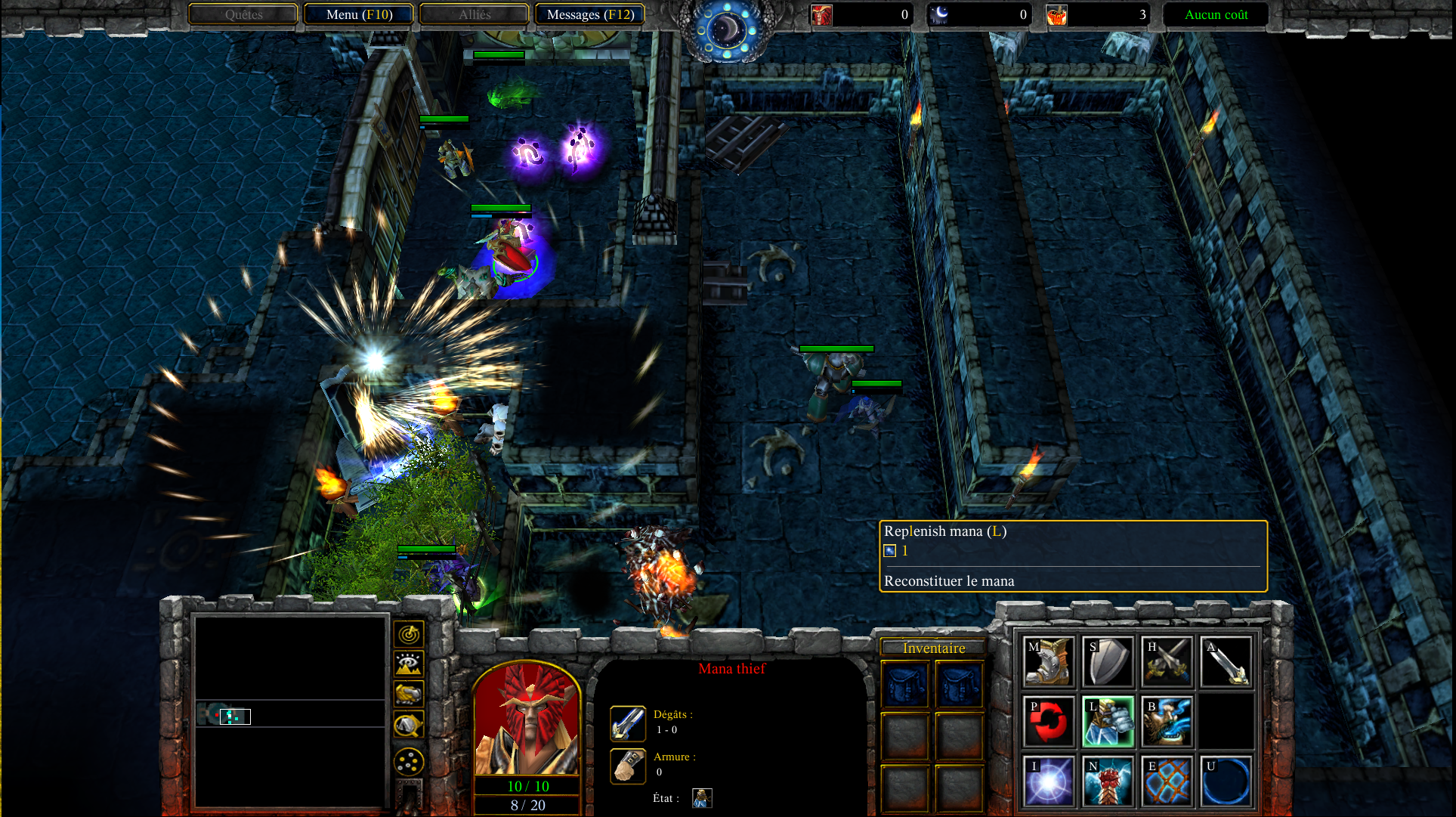Activate the minimap signal ping button

tap(409, 634)
